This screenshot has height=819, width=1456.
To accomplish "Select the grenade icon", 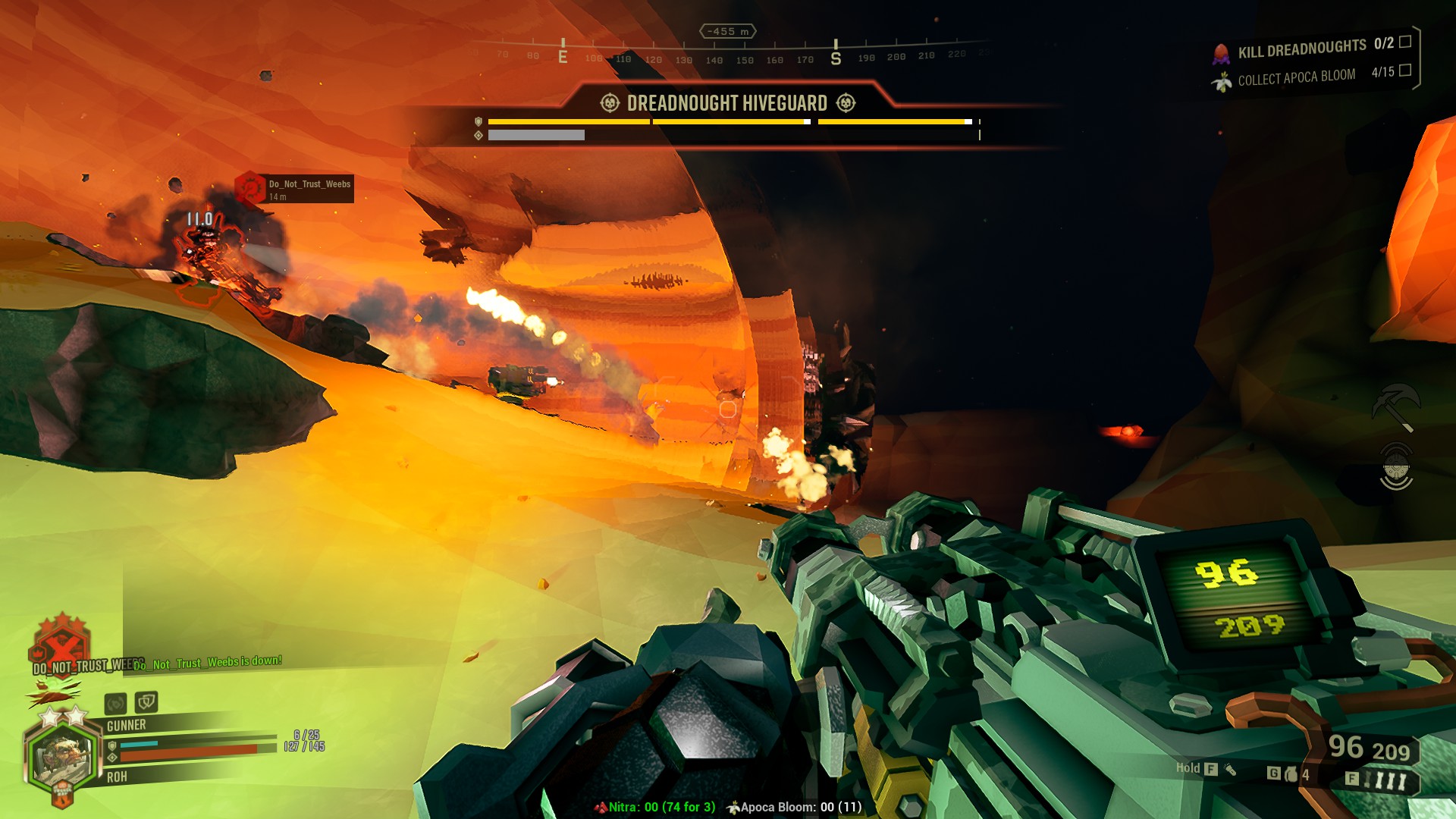I will click(1291, 774).
